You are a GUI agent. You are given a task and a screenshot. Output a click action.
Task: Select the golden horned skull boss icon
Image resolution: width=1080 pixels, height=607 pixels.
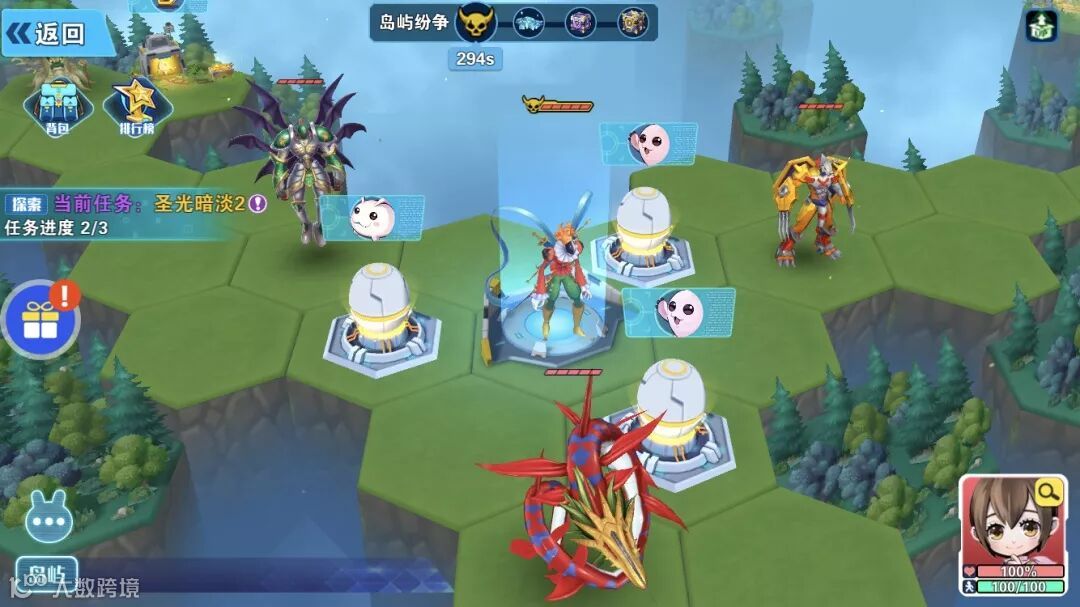(x=476, y=22)
